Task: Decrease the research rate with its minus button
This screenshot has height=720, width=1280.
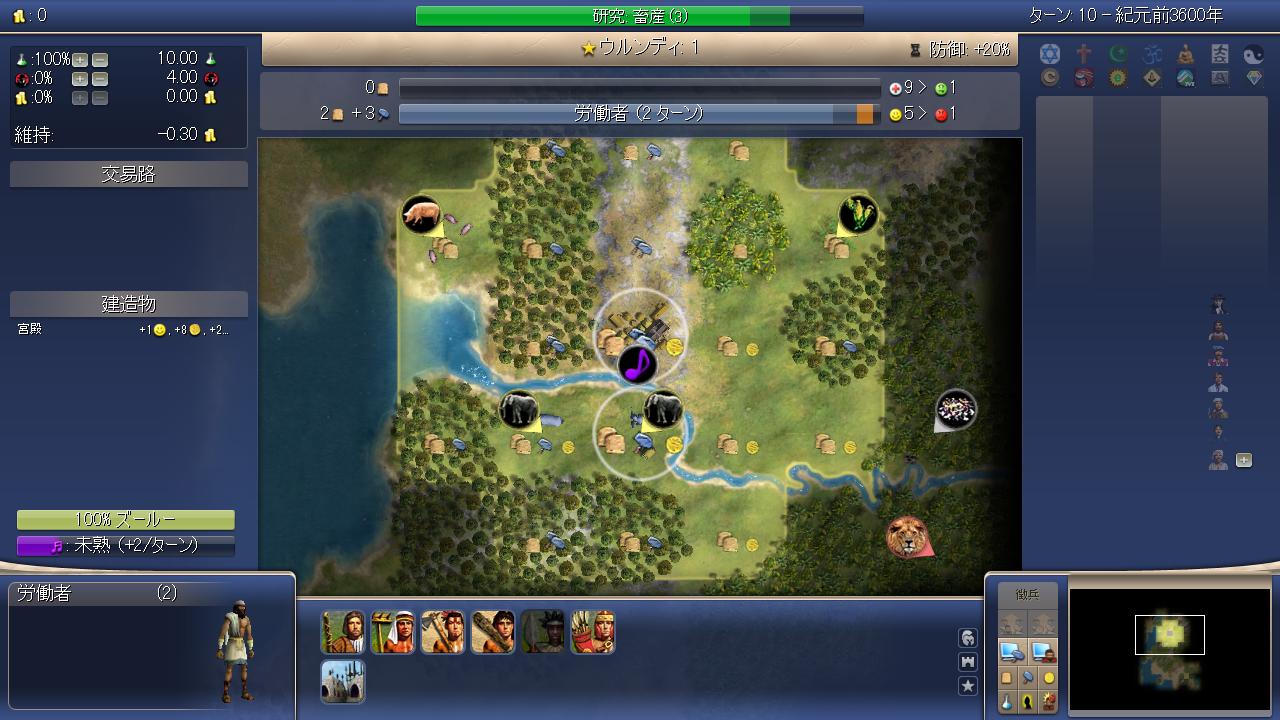Action: coord(99,59)
